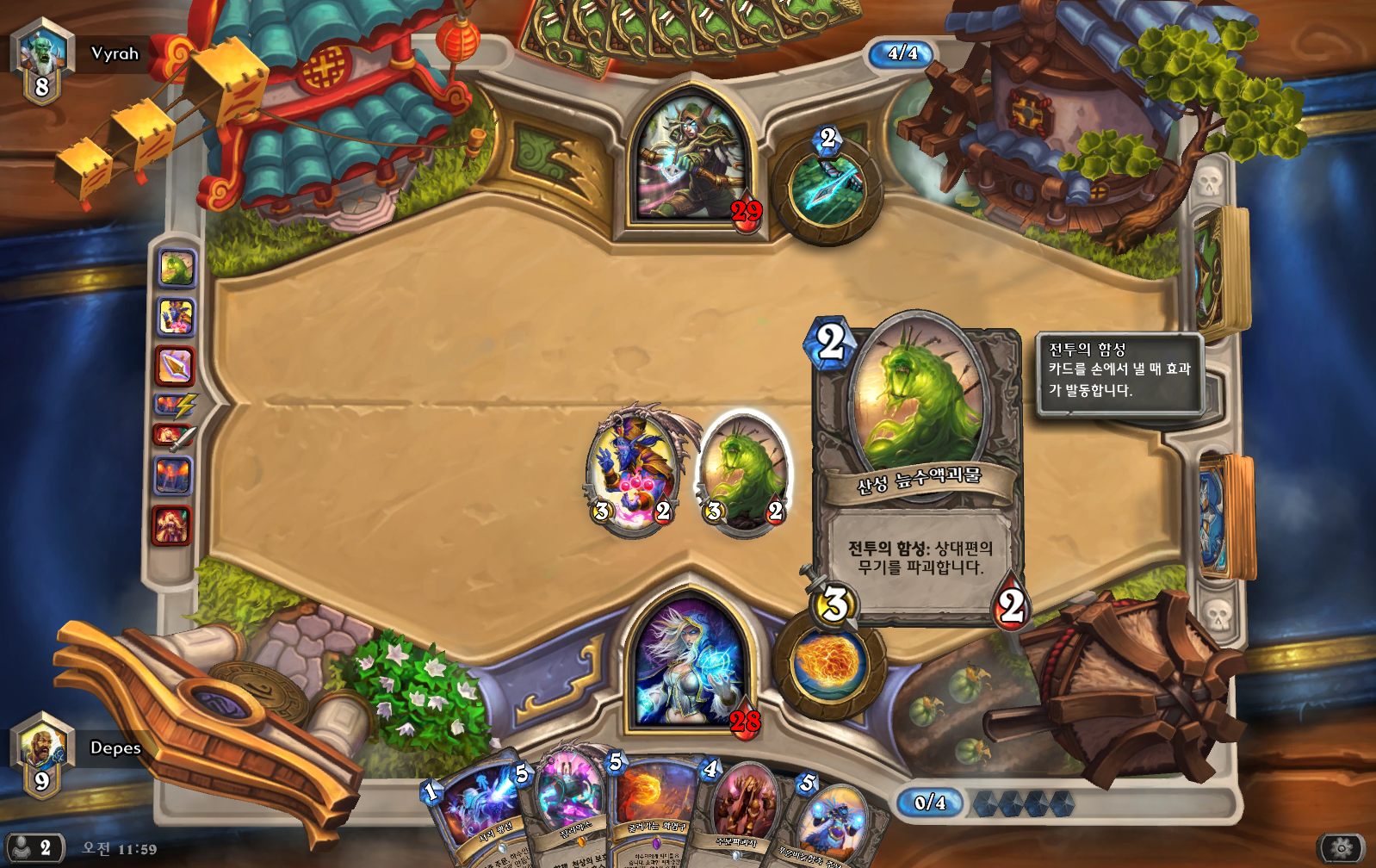View the sword attack history tile
This screenshot has width=1376, height=868.
(x=174, y=437)
